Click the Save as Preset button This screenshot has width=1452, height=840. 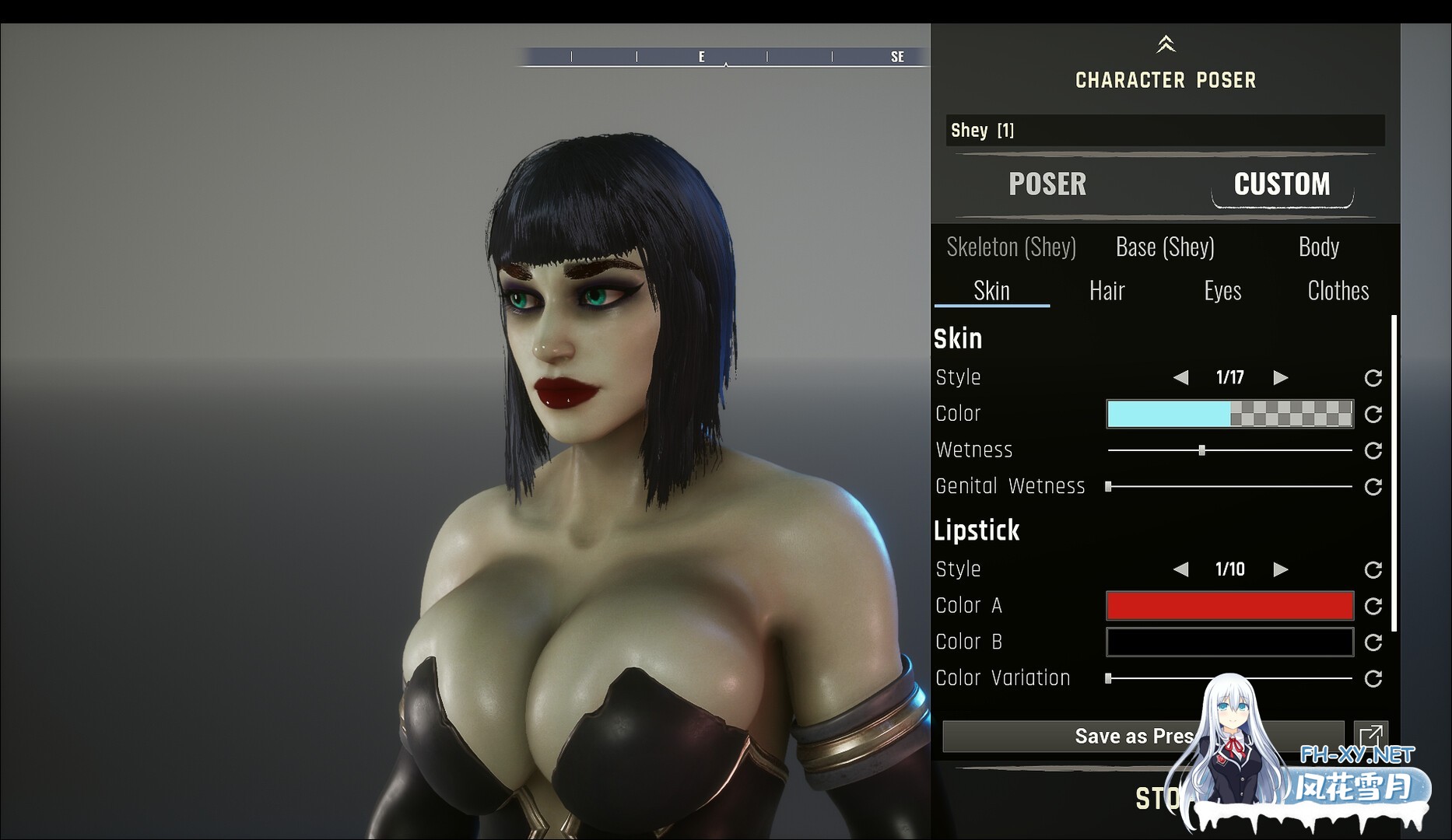(1134, 737)
